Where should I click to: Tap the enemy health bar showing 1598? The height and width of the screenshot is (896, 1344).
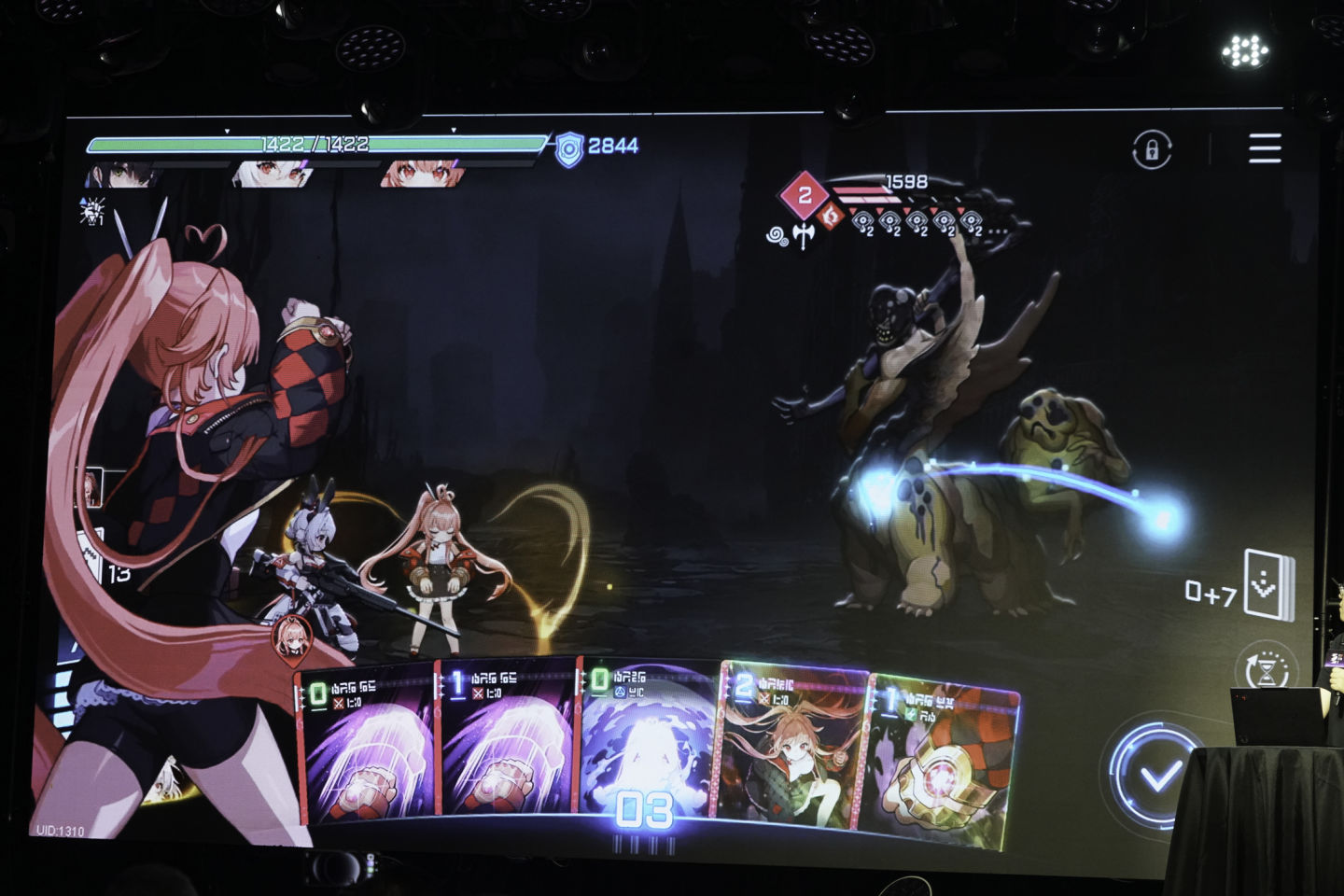click(x=887, y=189)
